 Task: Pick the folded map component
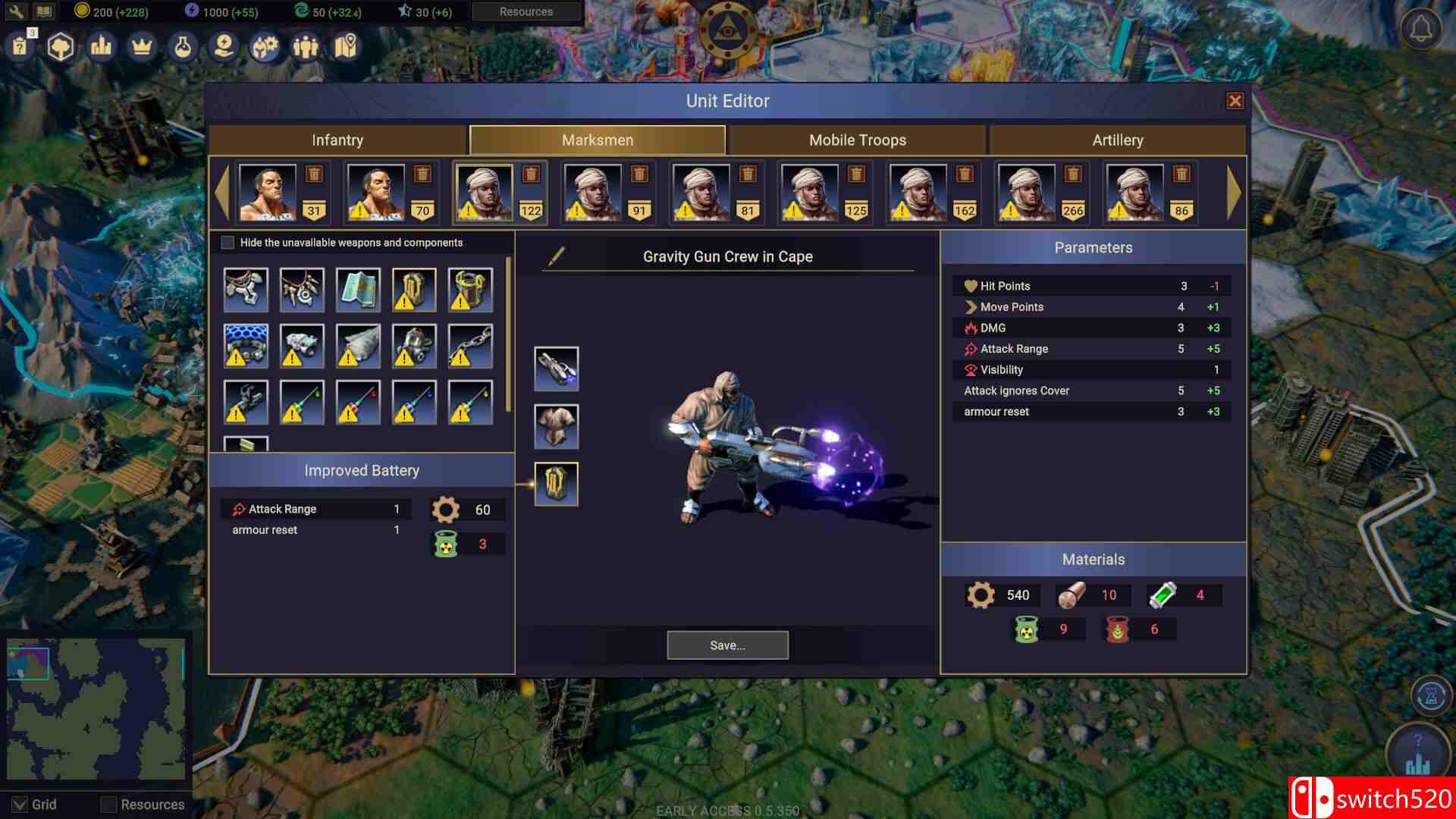click(358, 290)
